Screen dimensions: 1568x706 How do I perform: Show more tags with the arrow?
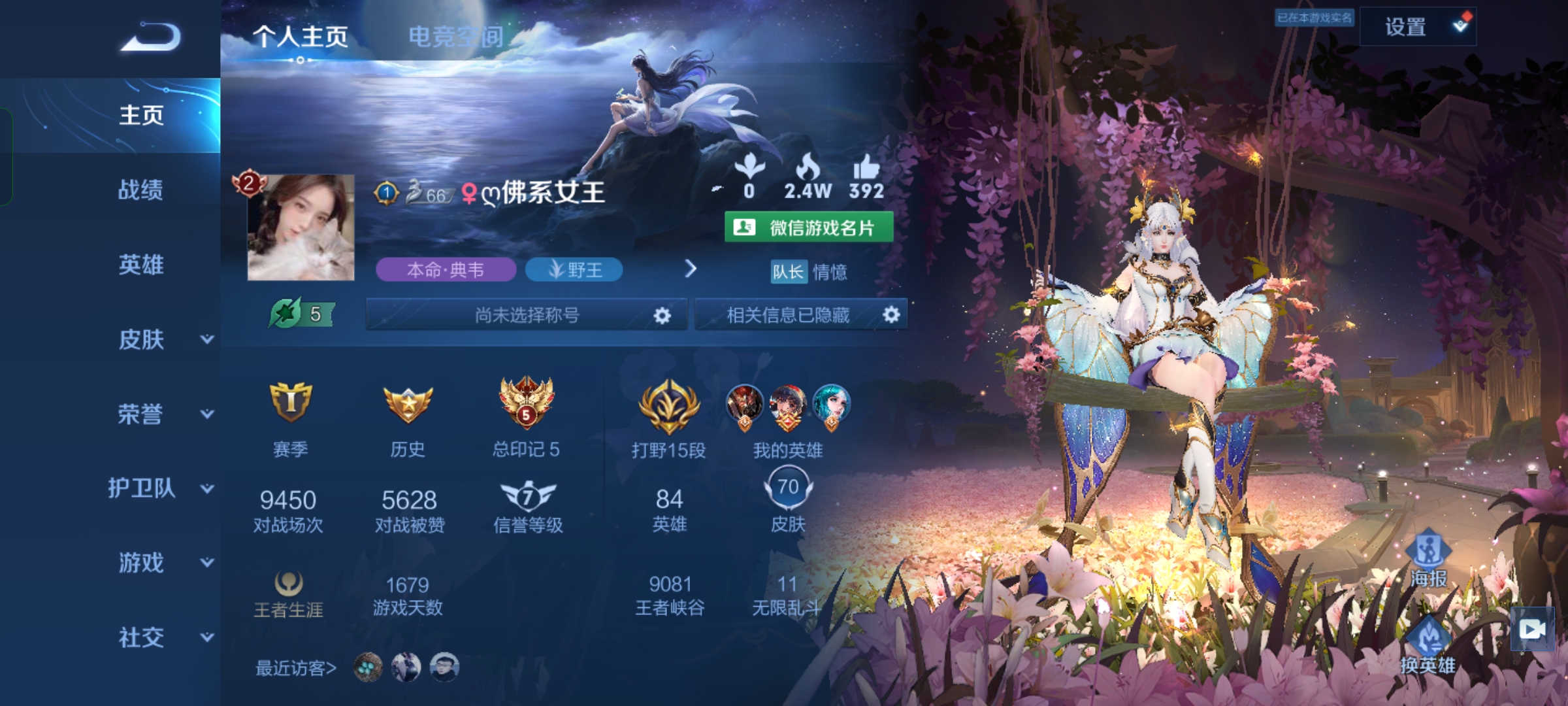coord(691,269)
